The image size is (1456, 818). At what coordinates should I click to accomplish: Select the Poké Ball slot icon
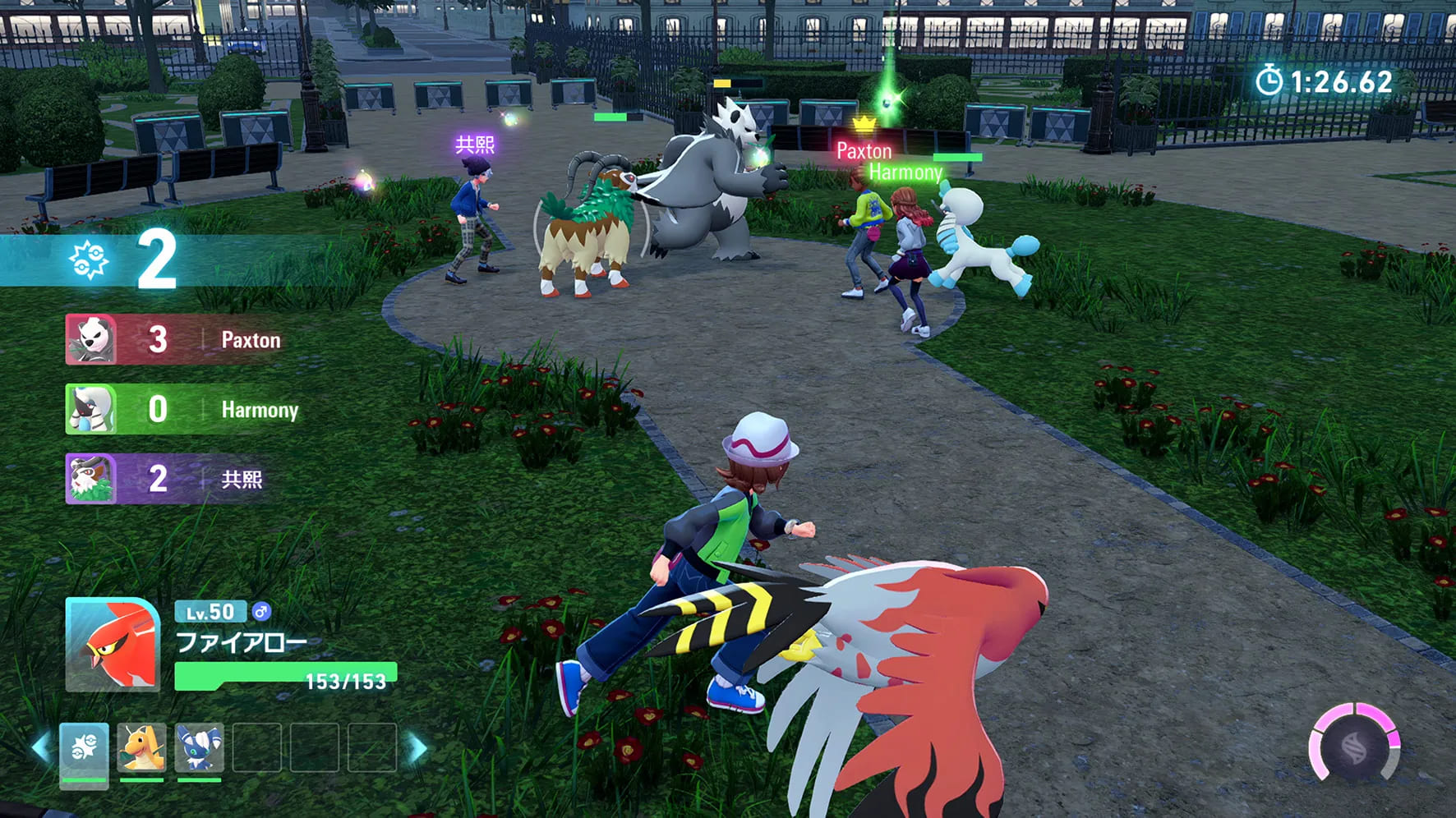[x=83, y=749]
